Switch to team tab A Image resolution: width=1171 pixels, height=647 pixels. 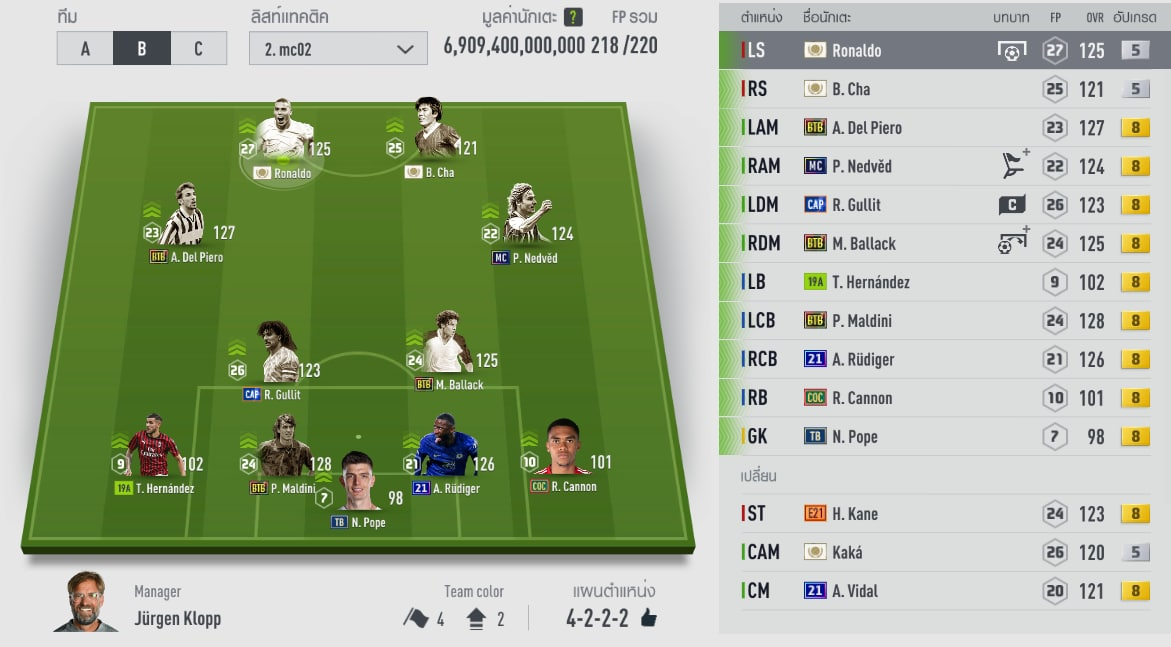click(85, 48)
